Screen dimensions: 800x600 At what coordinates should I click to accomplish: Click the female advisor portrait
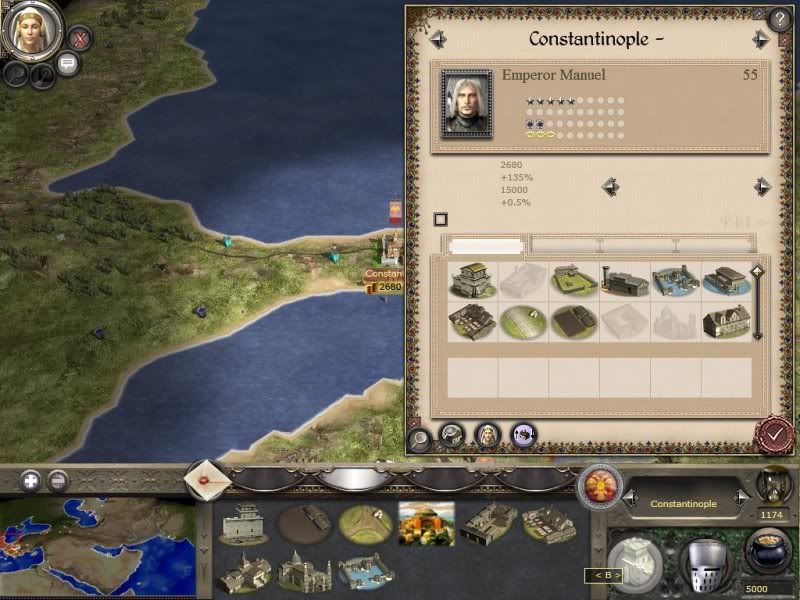tap(31, 30)
